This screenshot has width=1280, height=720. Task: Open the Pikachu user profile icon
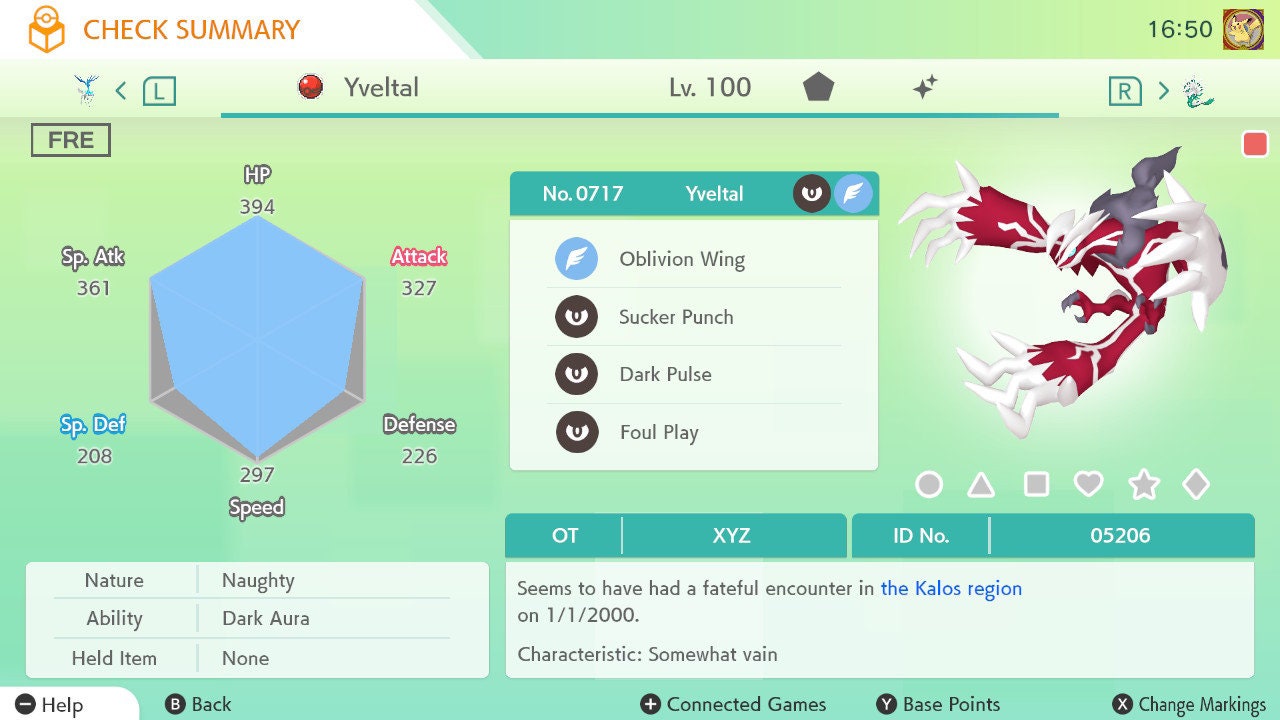1243,30
